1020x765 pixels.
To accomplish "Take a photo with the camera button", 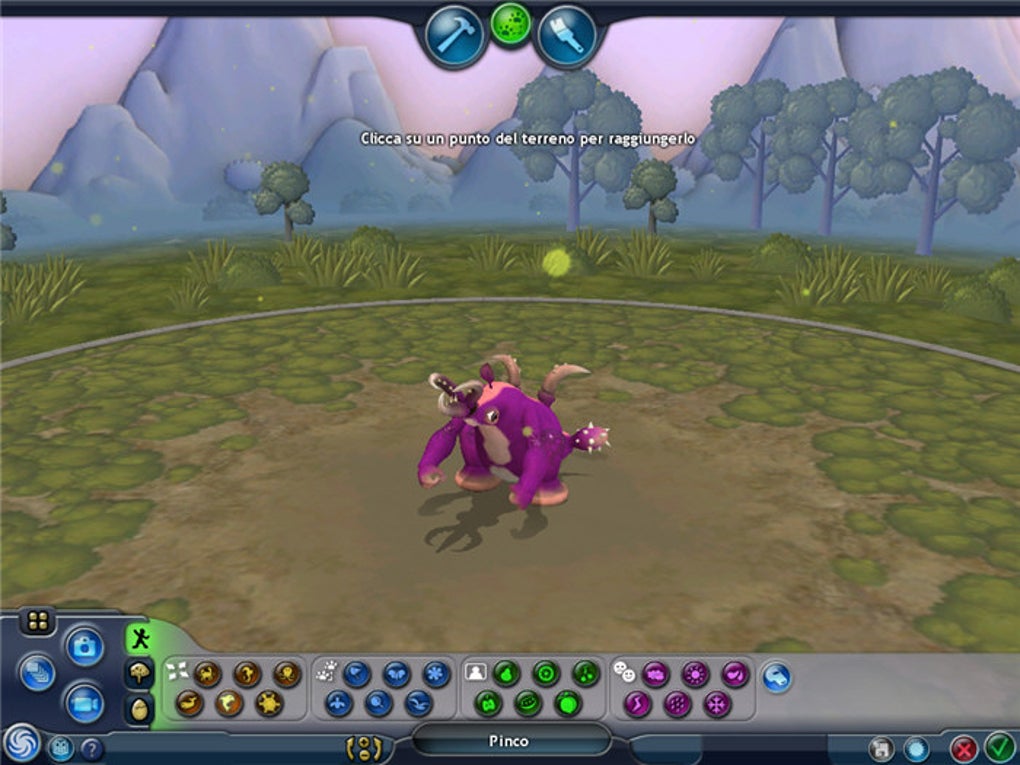I will (85, 645).
